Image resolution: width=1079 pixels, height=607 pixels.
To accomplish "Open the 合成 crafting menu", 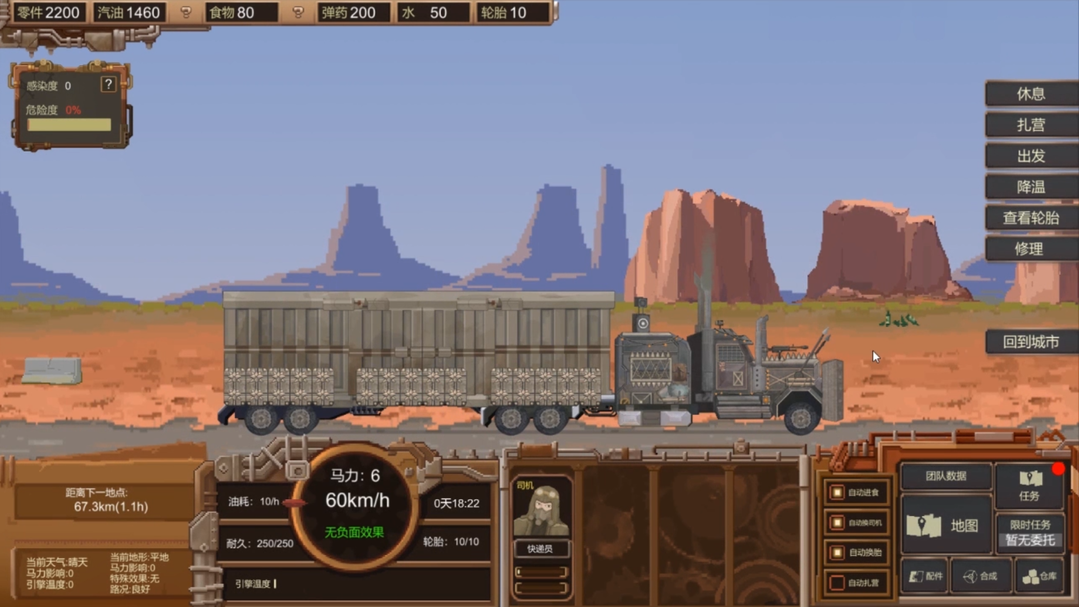I will pyautogui.click(x=980, y=576).
